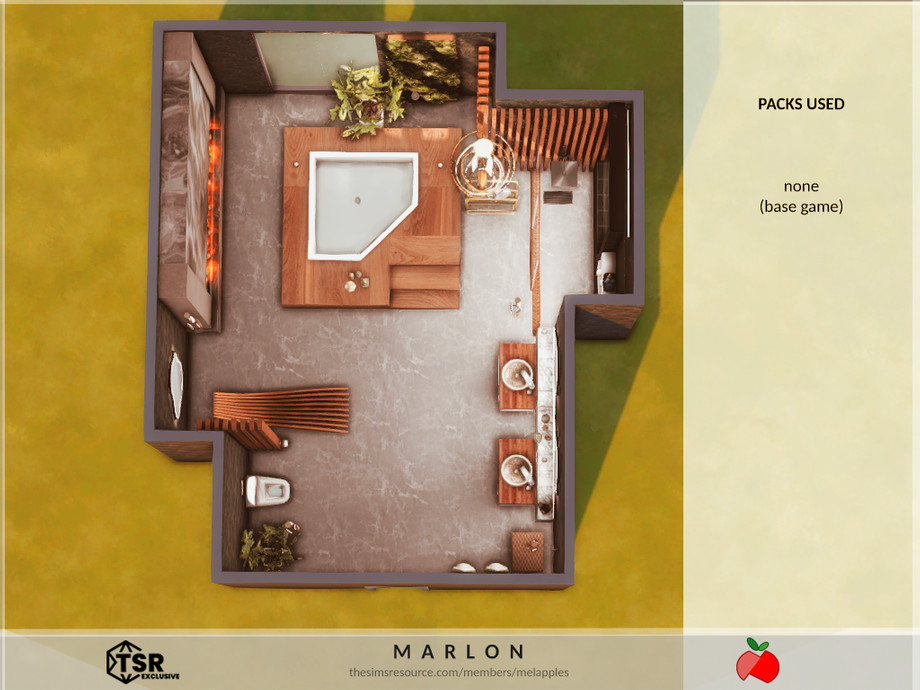Click the TSR Exclusive logo
This screenshot has height=690, width=920.
tap(142, 662)
